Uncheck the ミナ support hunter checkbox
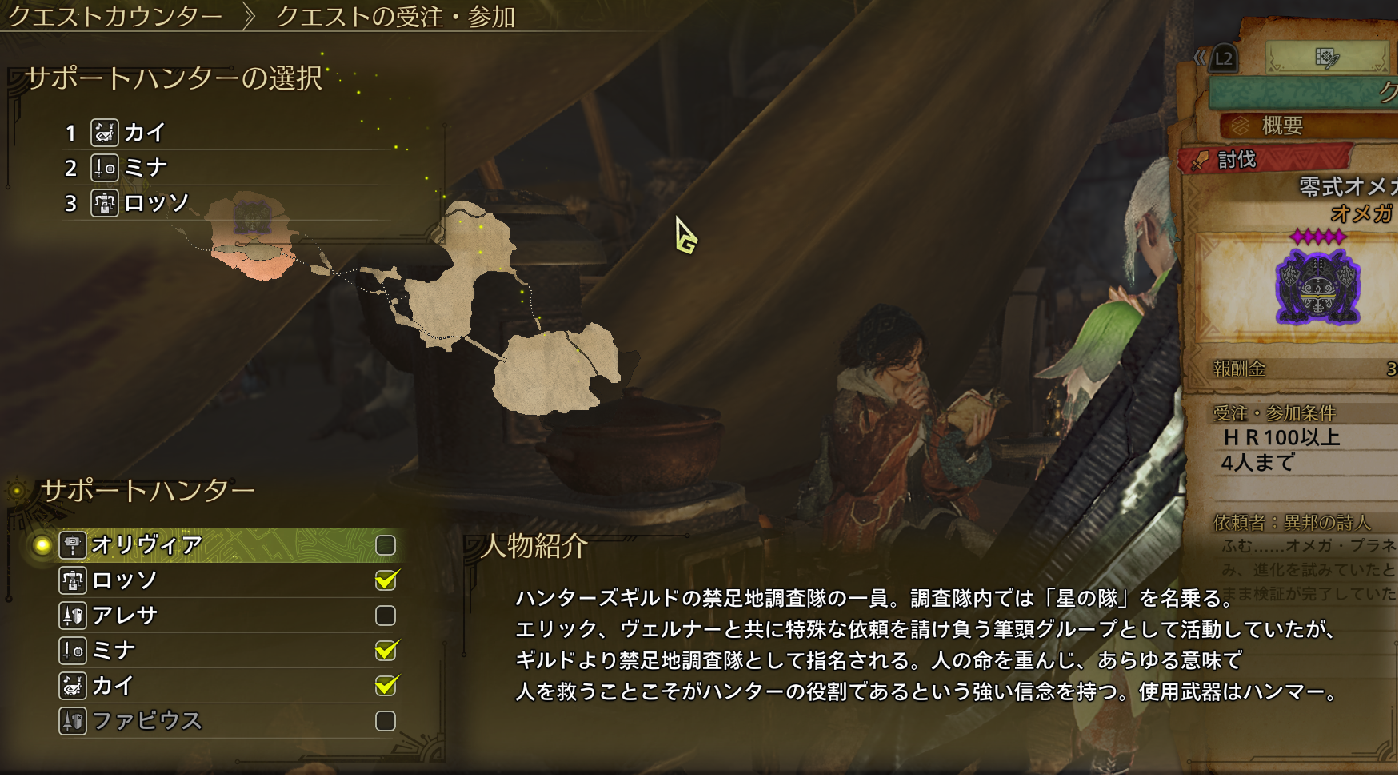The height and width of the screenshot is (775, 1398). coord(385,651)
